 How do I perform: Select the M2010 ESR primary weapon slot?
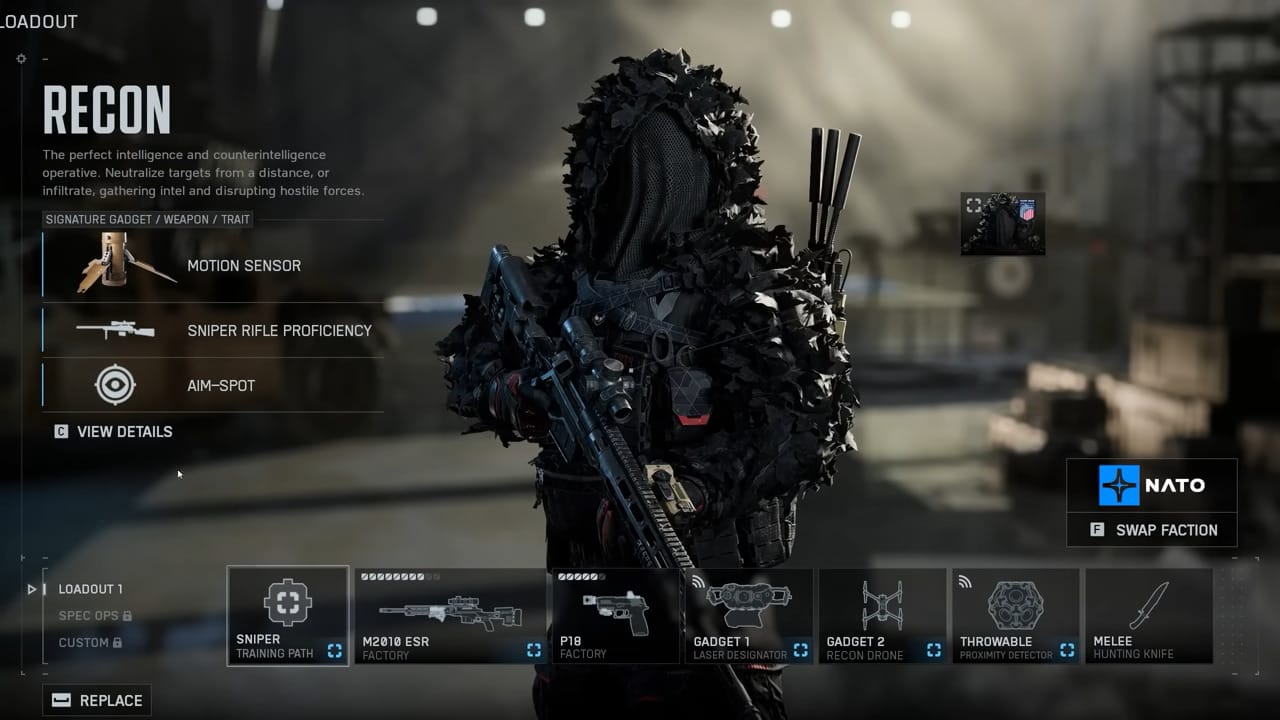(x=450, y=616)
